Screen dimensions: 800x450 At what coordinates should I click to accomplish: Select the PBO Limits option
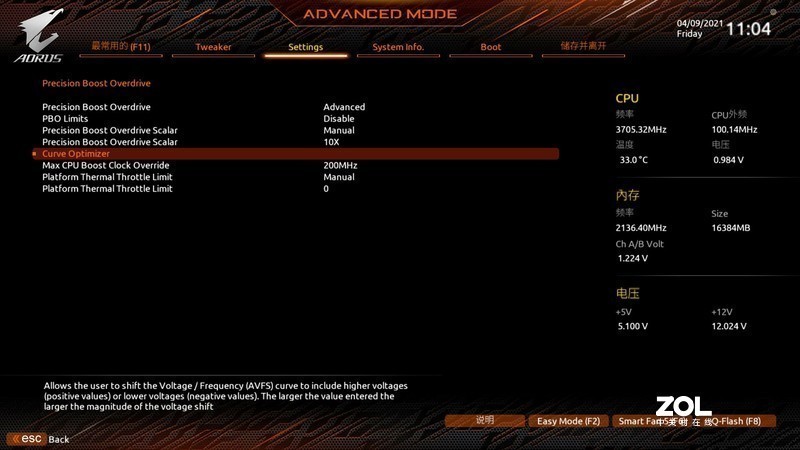pyautogui.click(x=65, y=118)
